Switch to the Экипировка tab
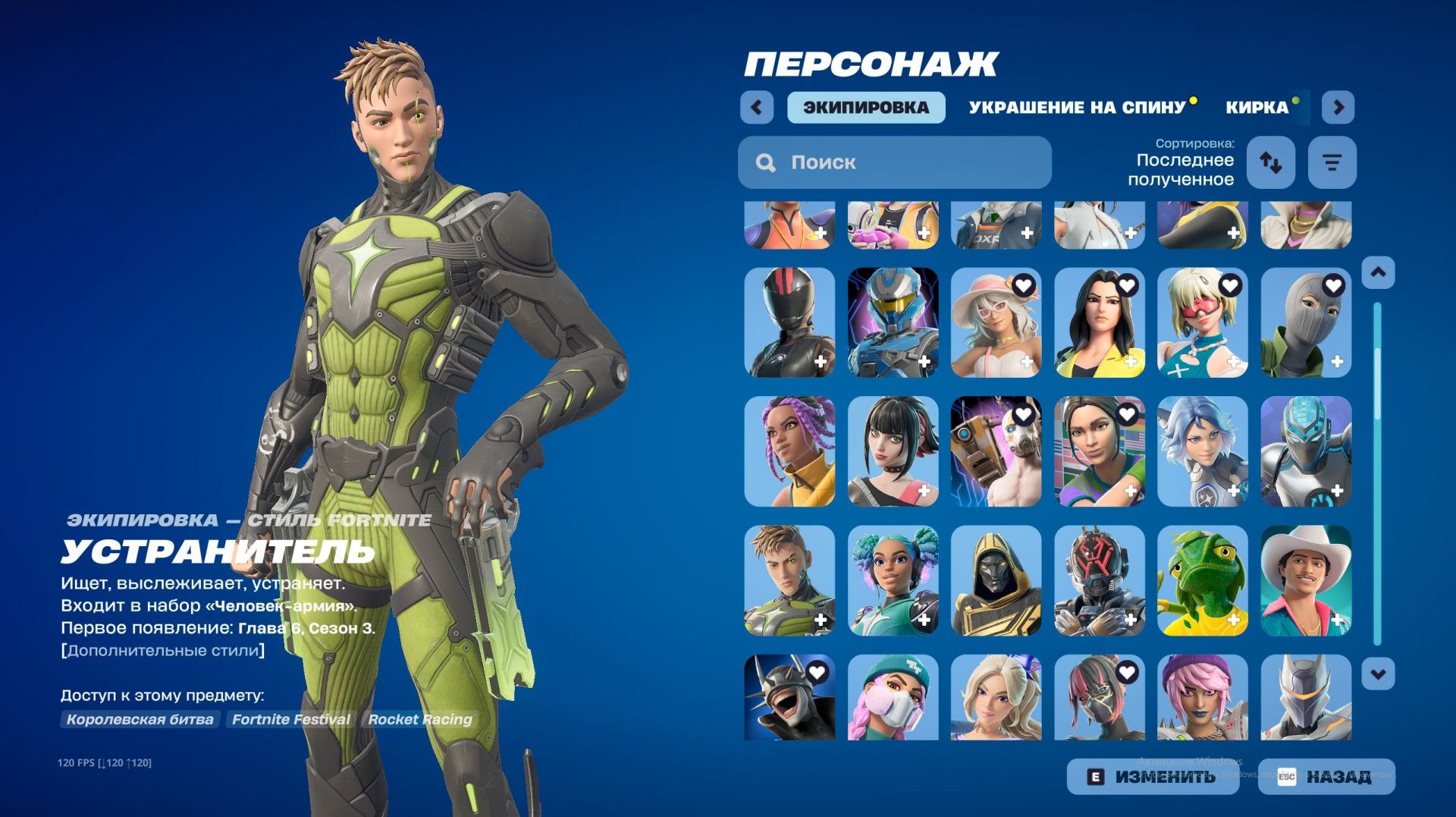The width and height of the screenshot is (1456, 817). 866,108
